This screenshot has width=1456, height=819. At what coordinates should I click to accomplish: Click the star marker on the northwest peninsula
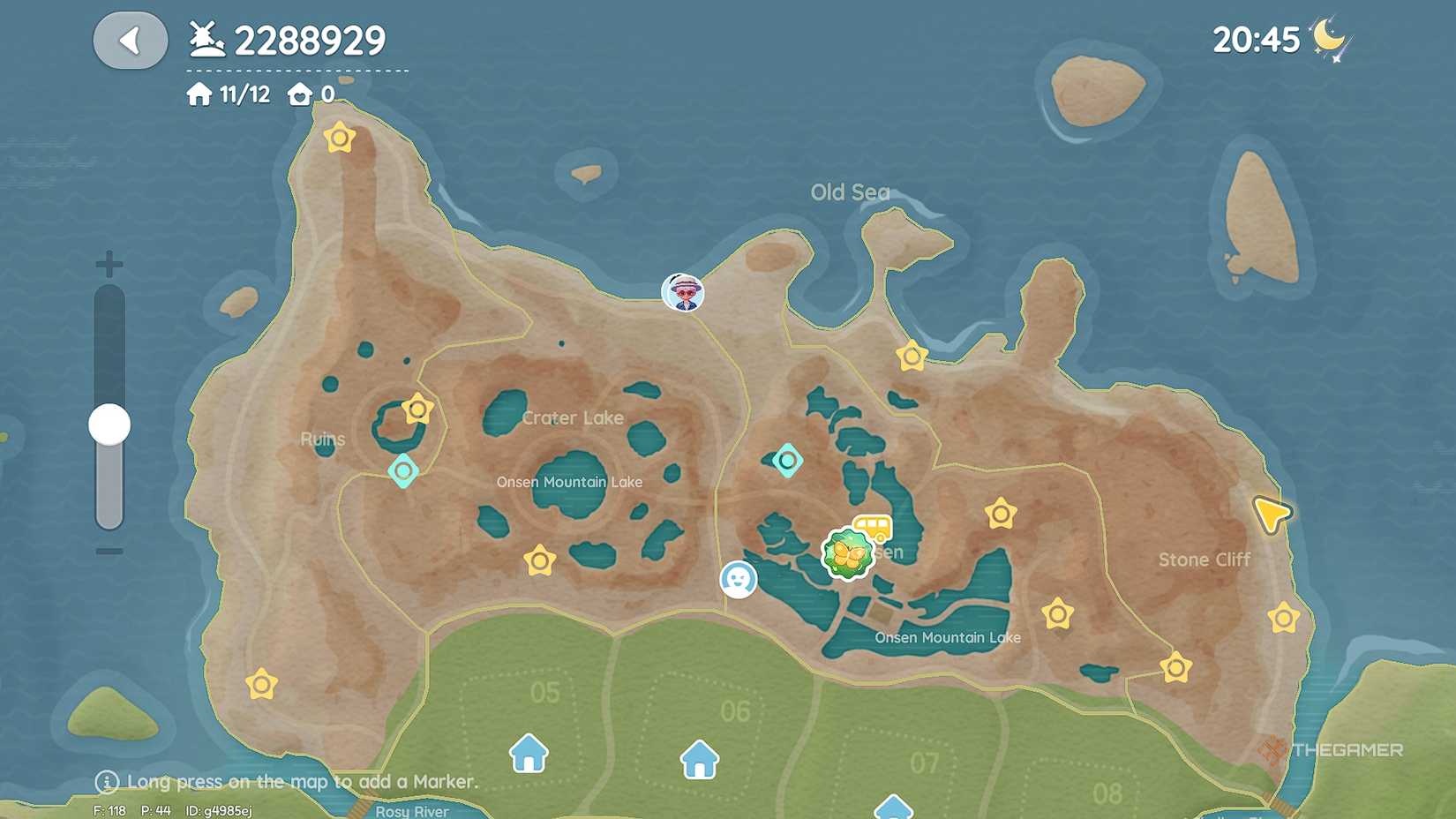click(x=338, y=138)
